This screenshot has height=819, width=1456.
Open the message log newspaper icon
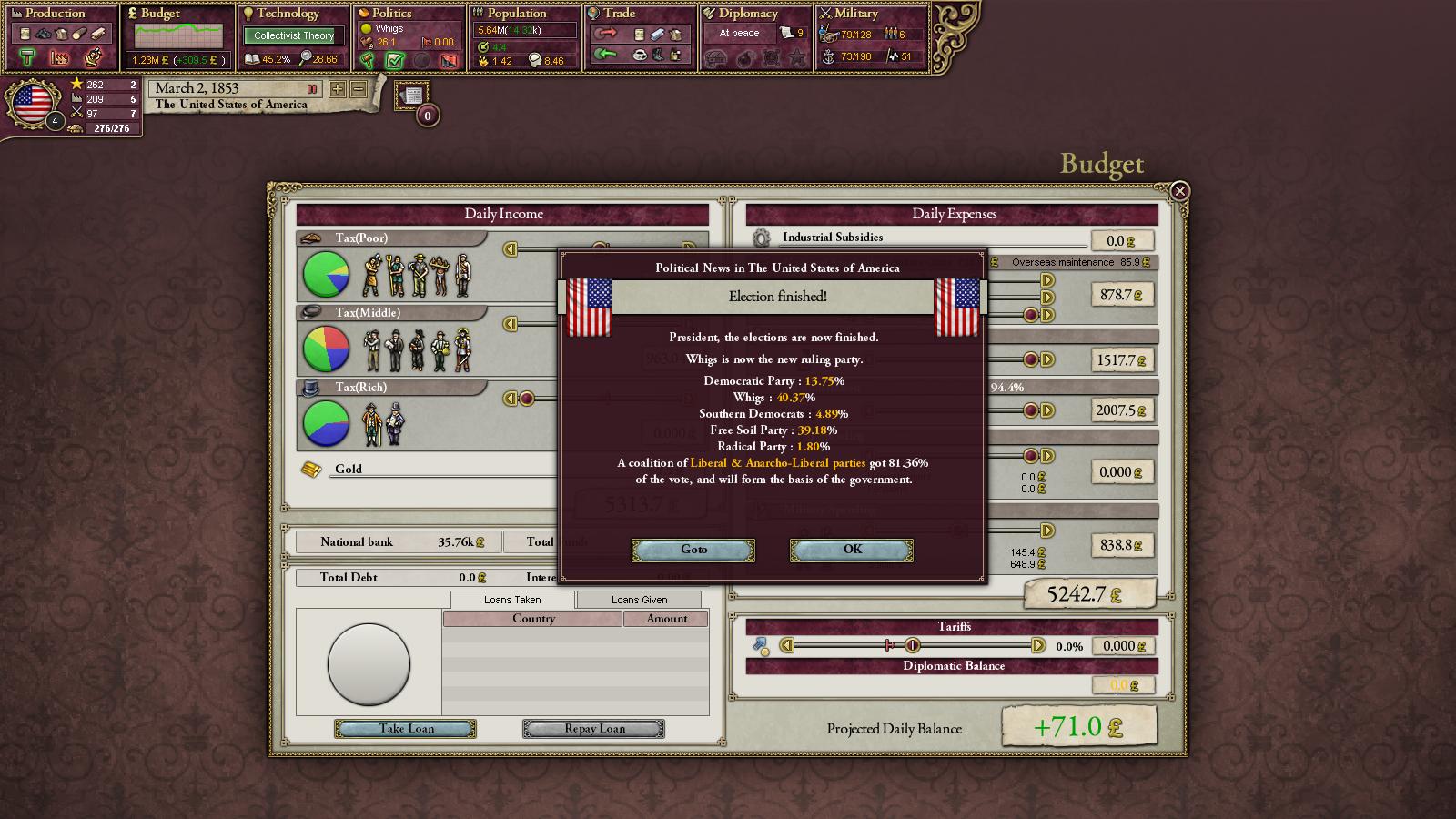[412, 96]
